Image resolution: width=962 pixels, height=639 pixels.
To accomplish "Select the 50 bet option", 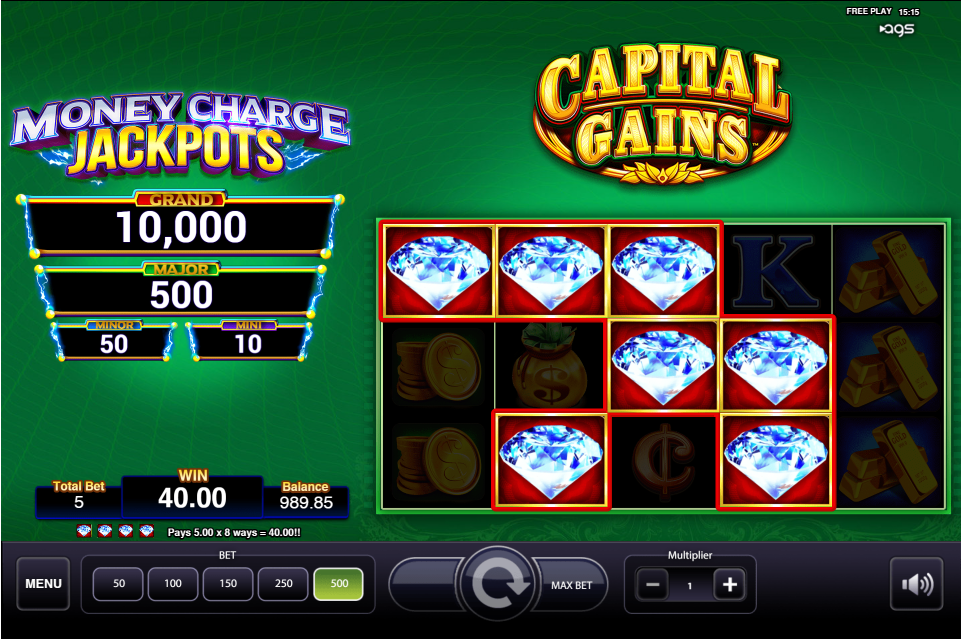I will 119,584.
